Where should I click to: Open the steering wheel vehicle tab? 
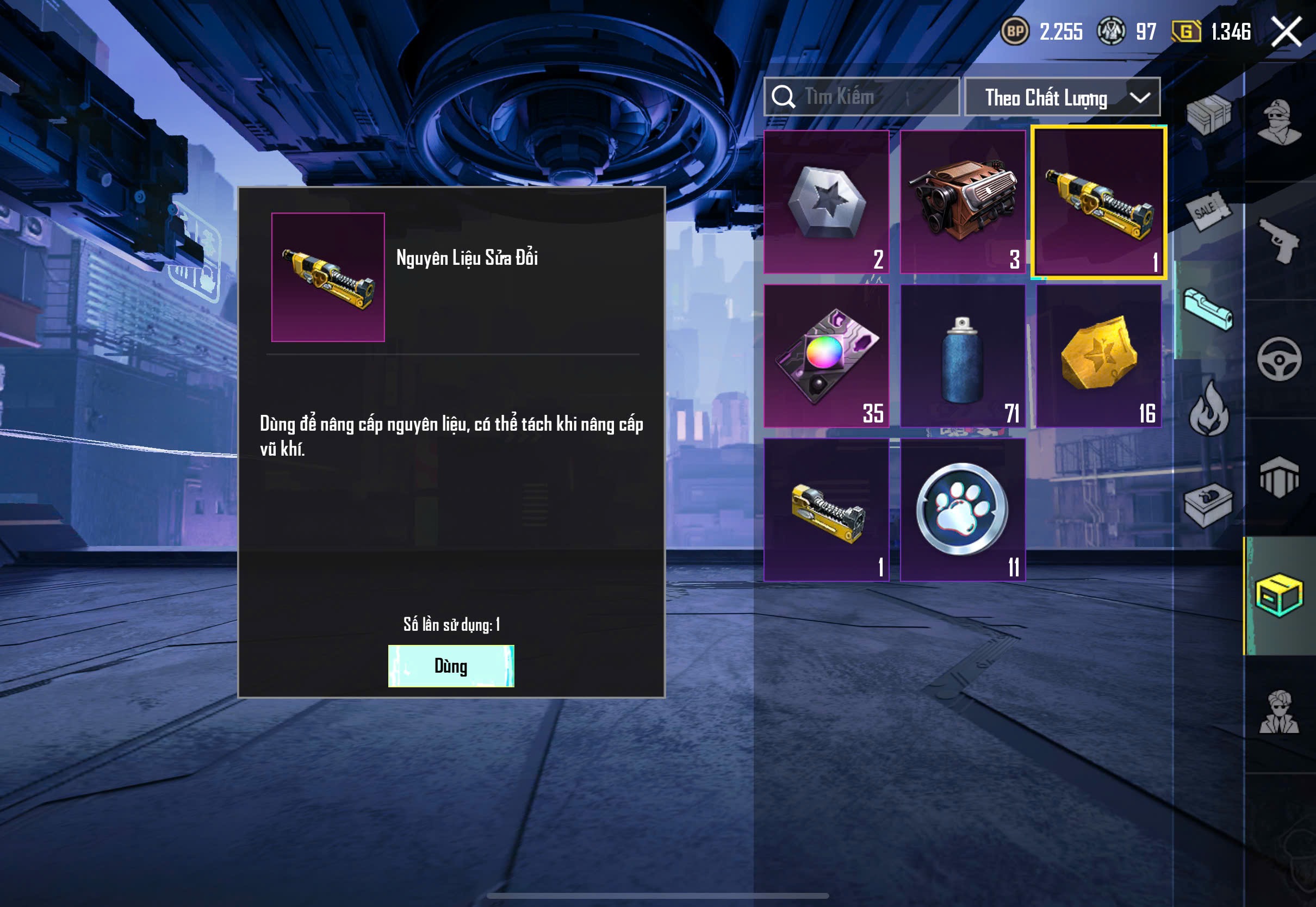click(x=1279, y=359)
